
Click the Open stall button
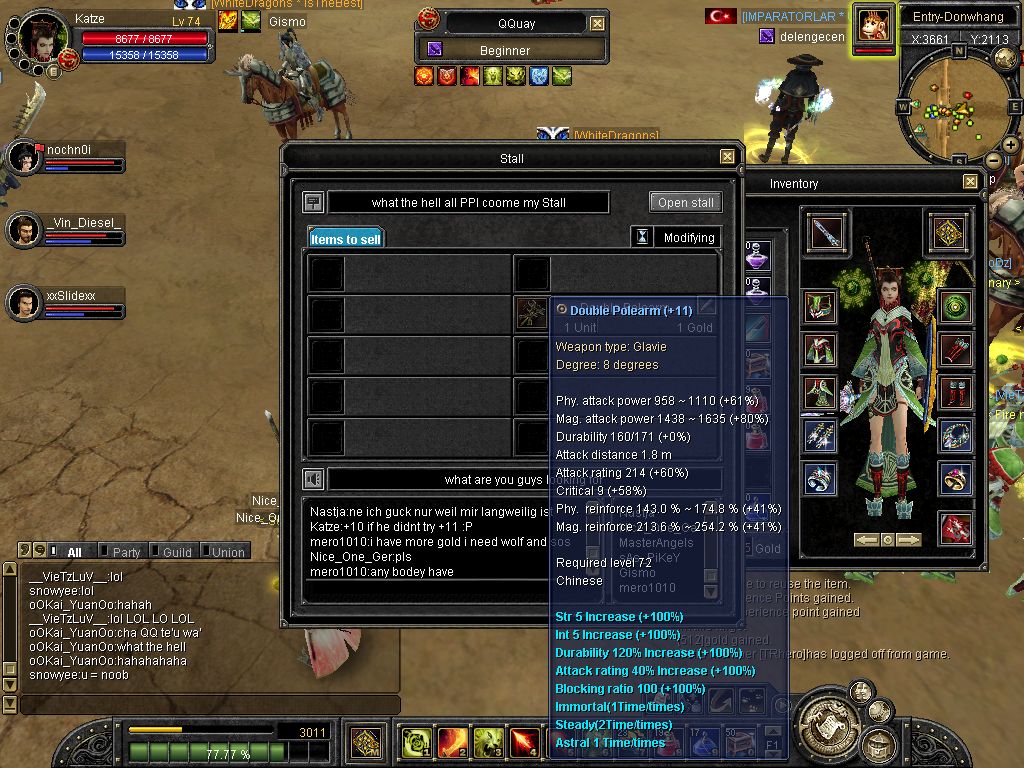pyautogui.click(x=685, y=202)
